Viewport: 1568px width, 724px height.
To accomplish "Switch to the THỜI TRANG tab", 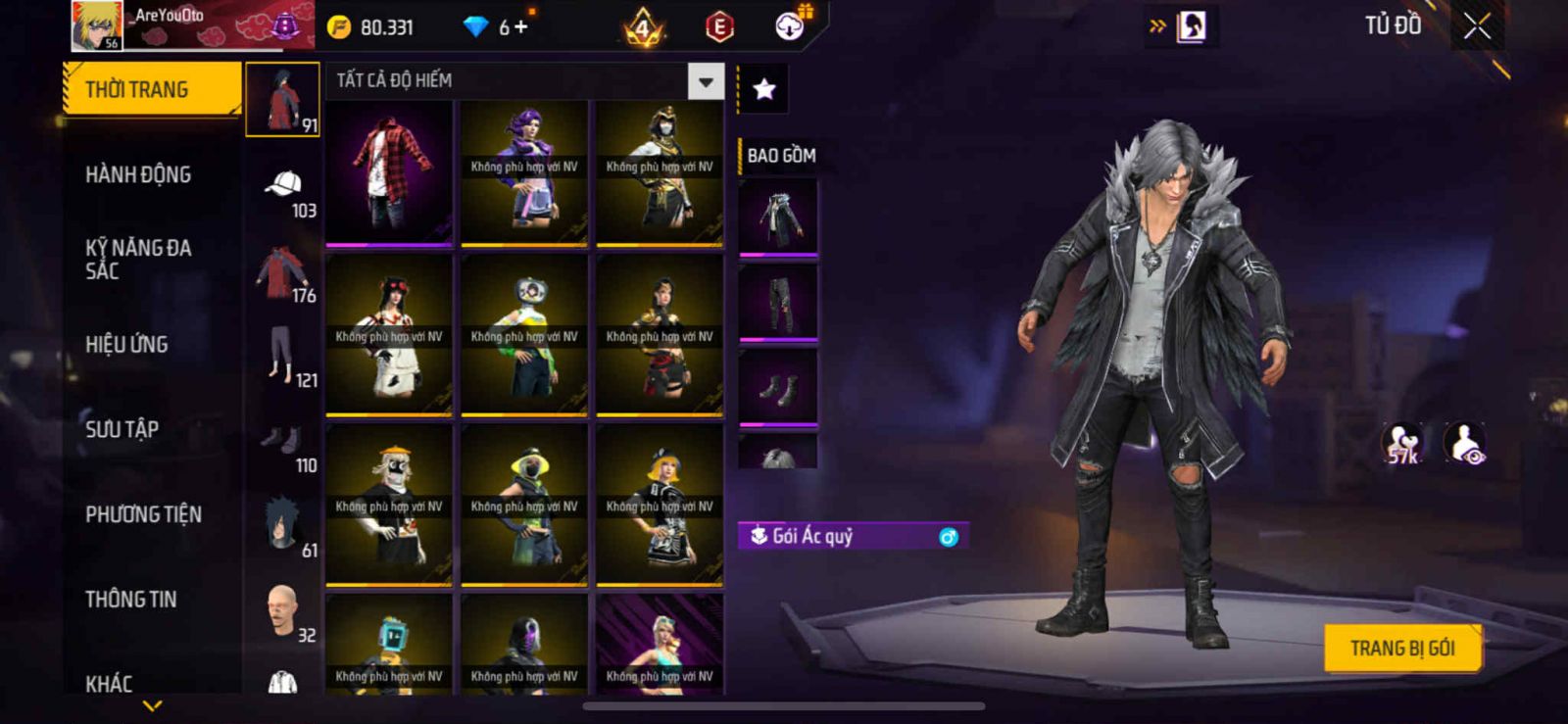I will pos(150,90).
